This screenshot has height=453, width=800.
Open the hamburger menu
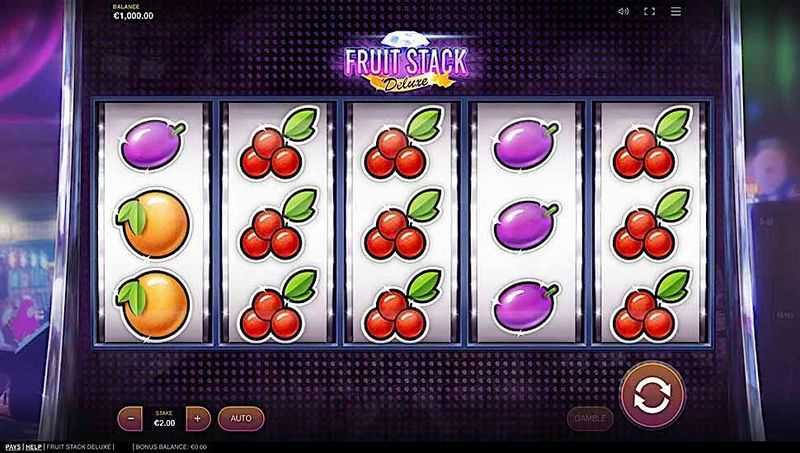click(x=675, y=12)
